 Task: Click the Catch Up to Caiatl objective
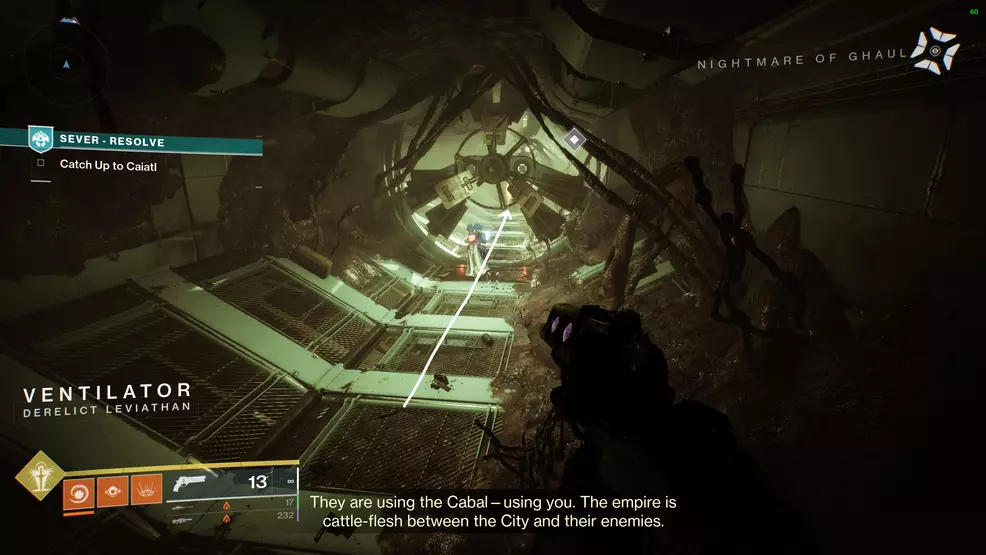pyautogui.click(x=105, y=165)
